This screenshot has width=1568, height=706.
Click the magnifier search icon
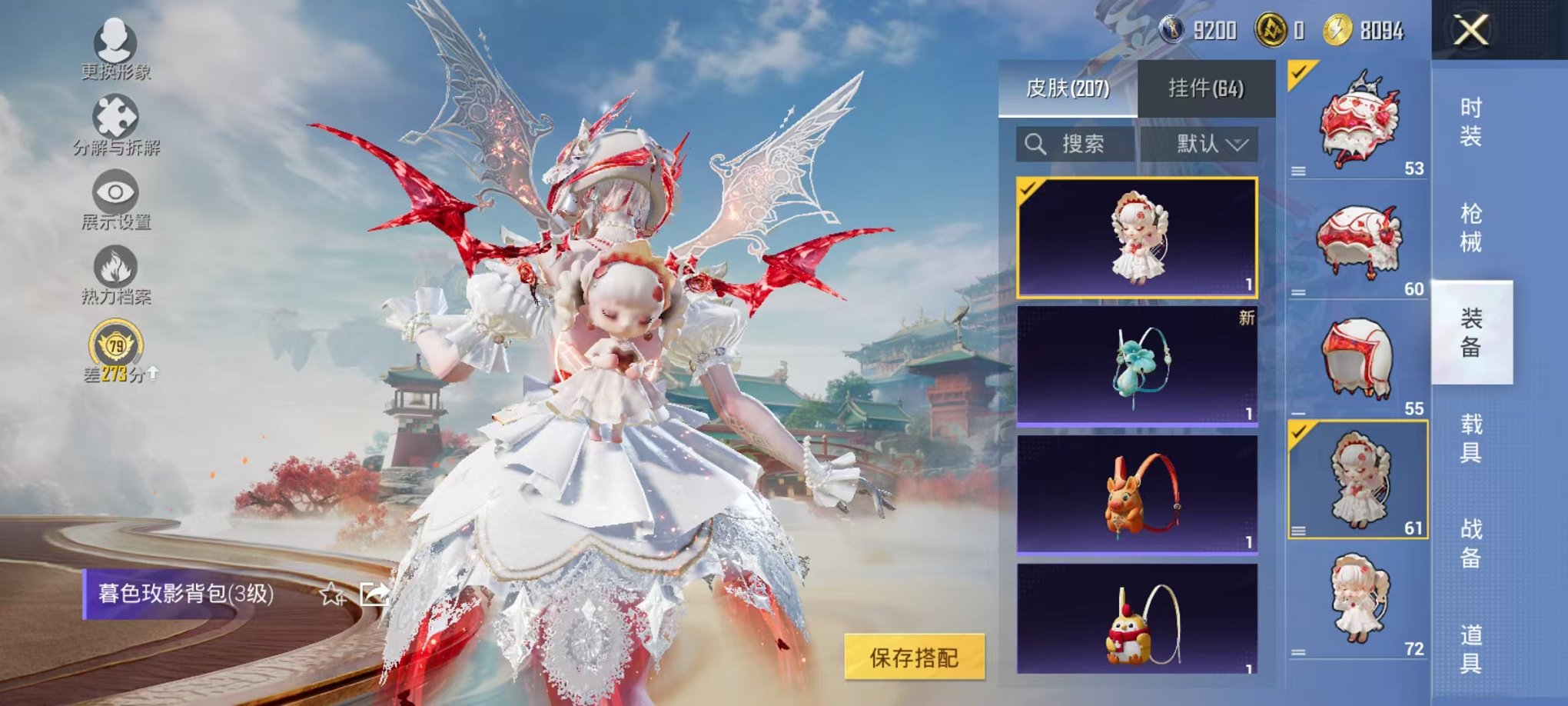[x=1034, y=145]
